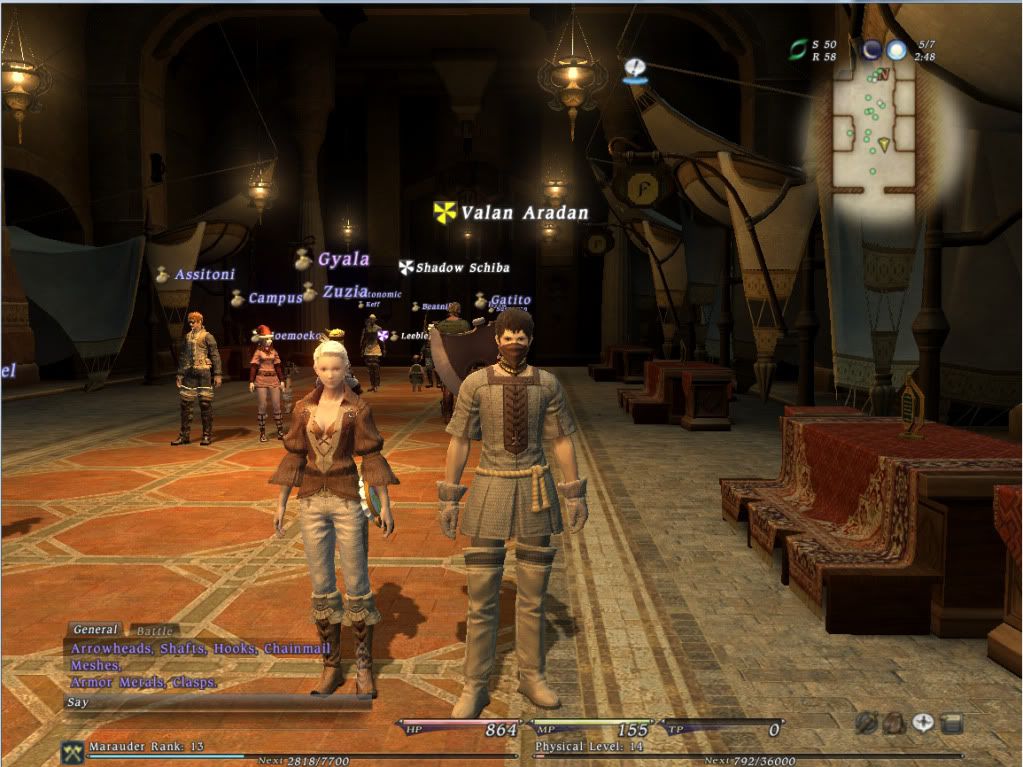Select the Marauder crossed-axes class icon

click(x=72, y=753)
